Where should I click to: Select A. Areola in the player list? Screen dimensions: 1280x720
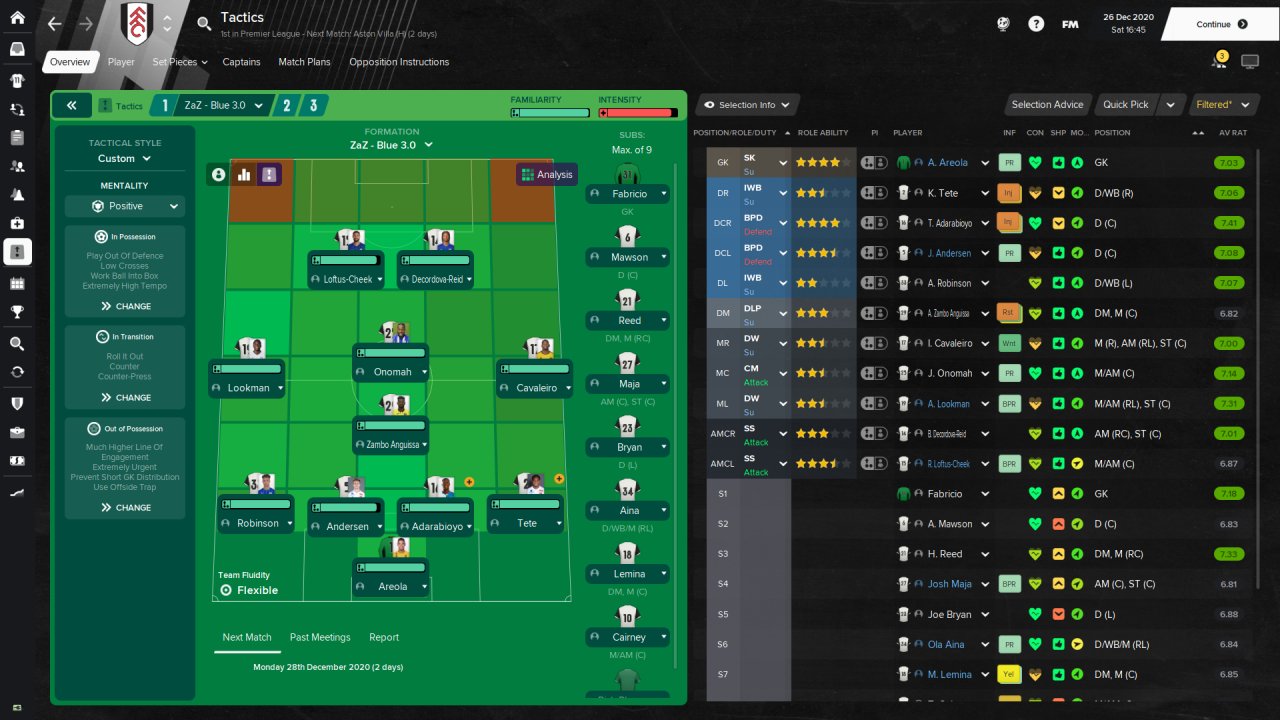(947, 163)
